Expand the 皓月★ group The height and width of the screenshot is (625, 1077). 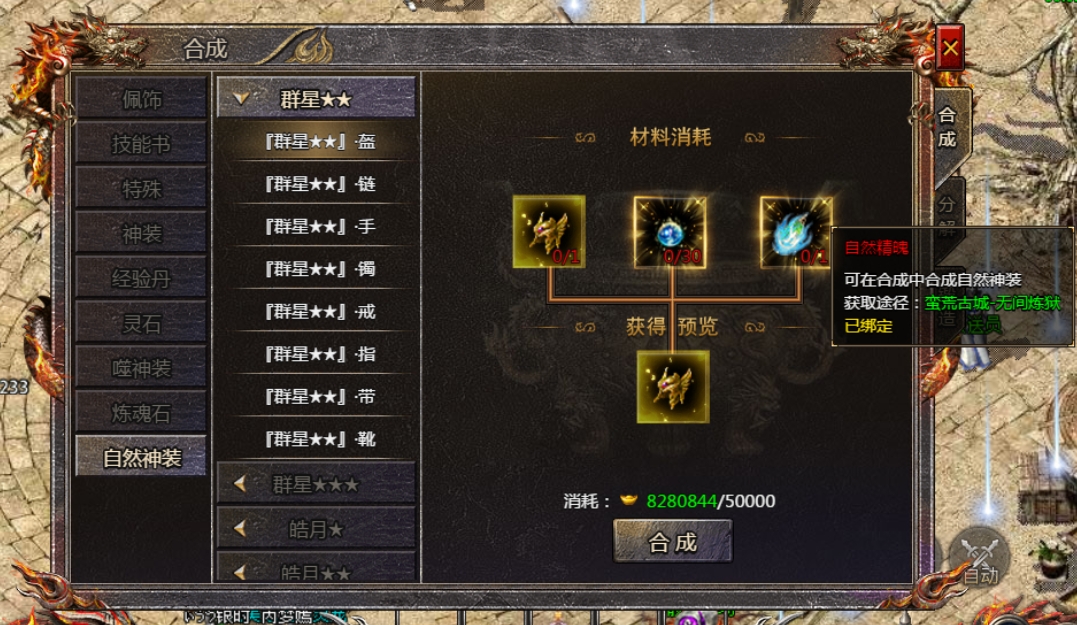tap(315, 528)
